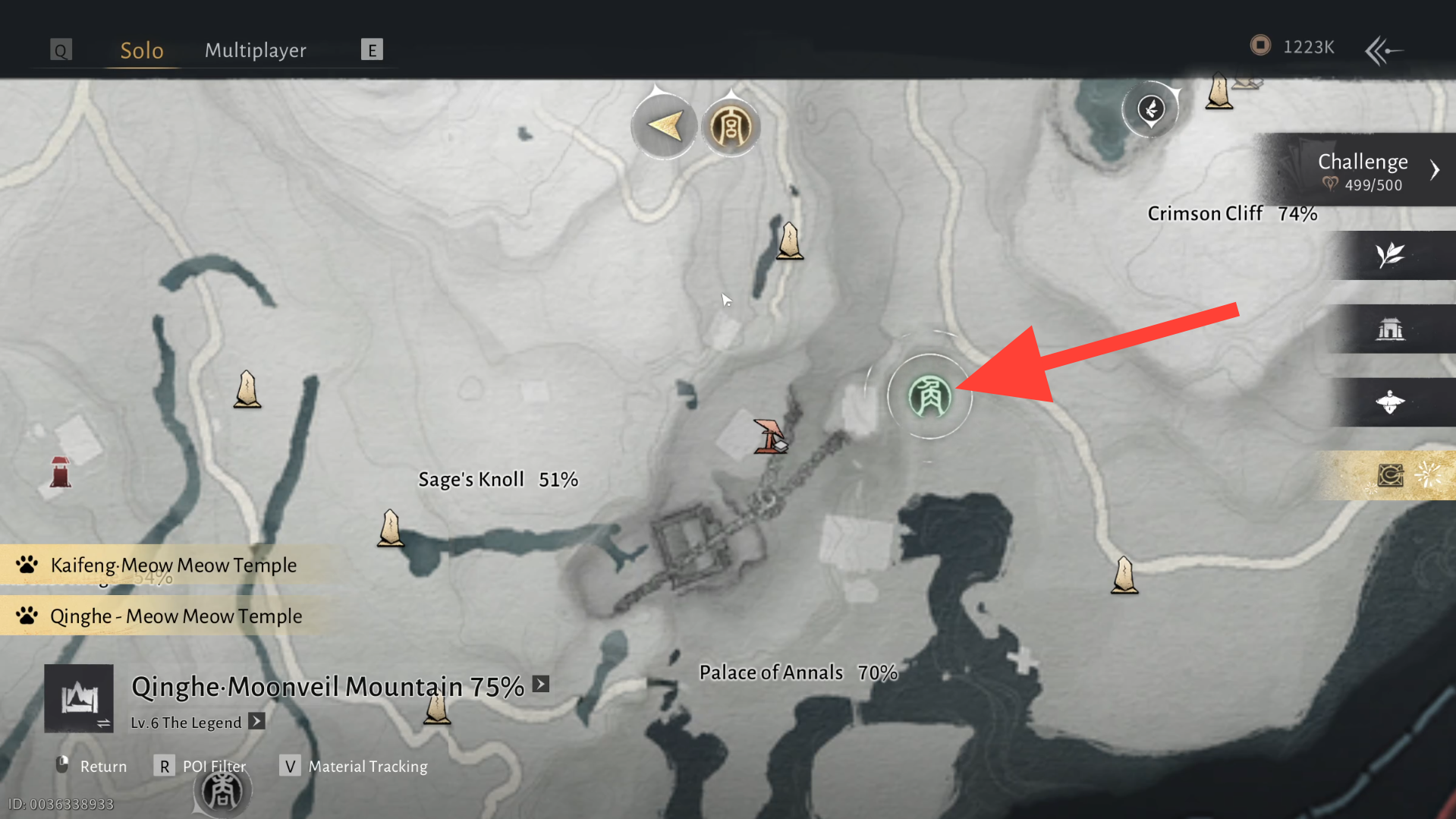Choose the Qinghe - Meow Meow Temple entry
The height and width of the screenshot is (819, 1456).
[175, 616]
